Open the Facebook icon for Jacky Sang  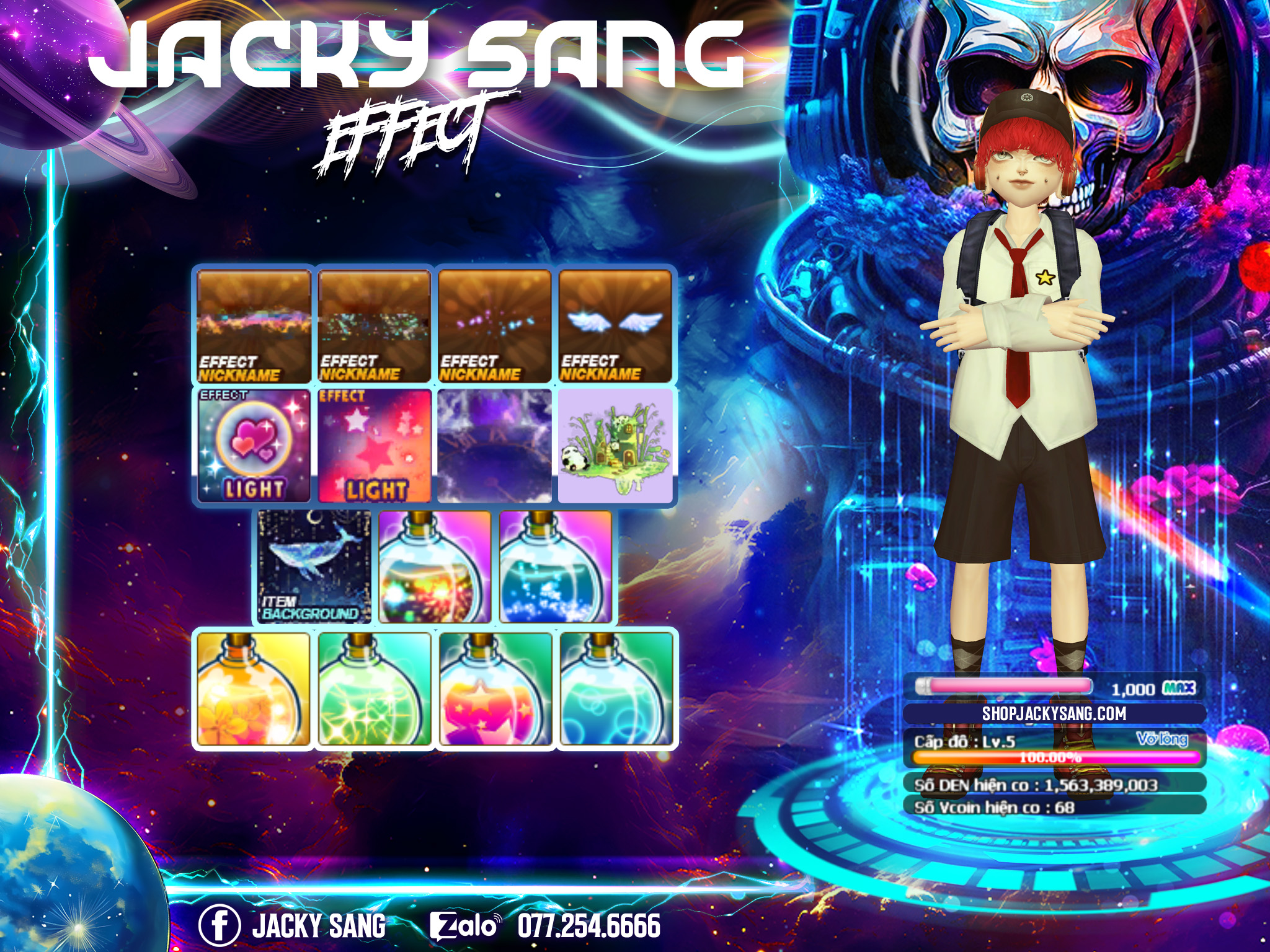[219, 925]
